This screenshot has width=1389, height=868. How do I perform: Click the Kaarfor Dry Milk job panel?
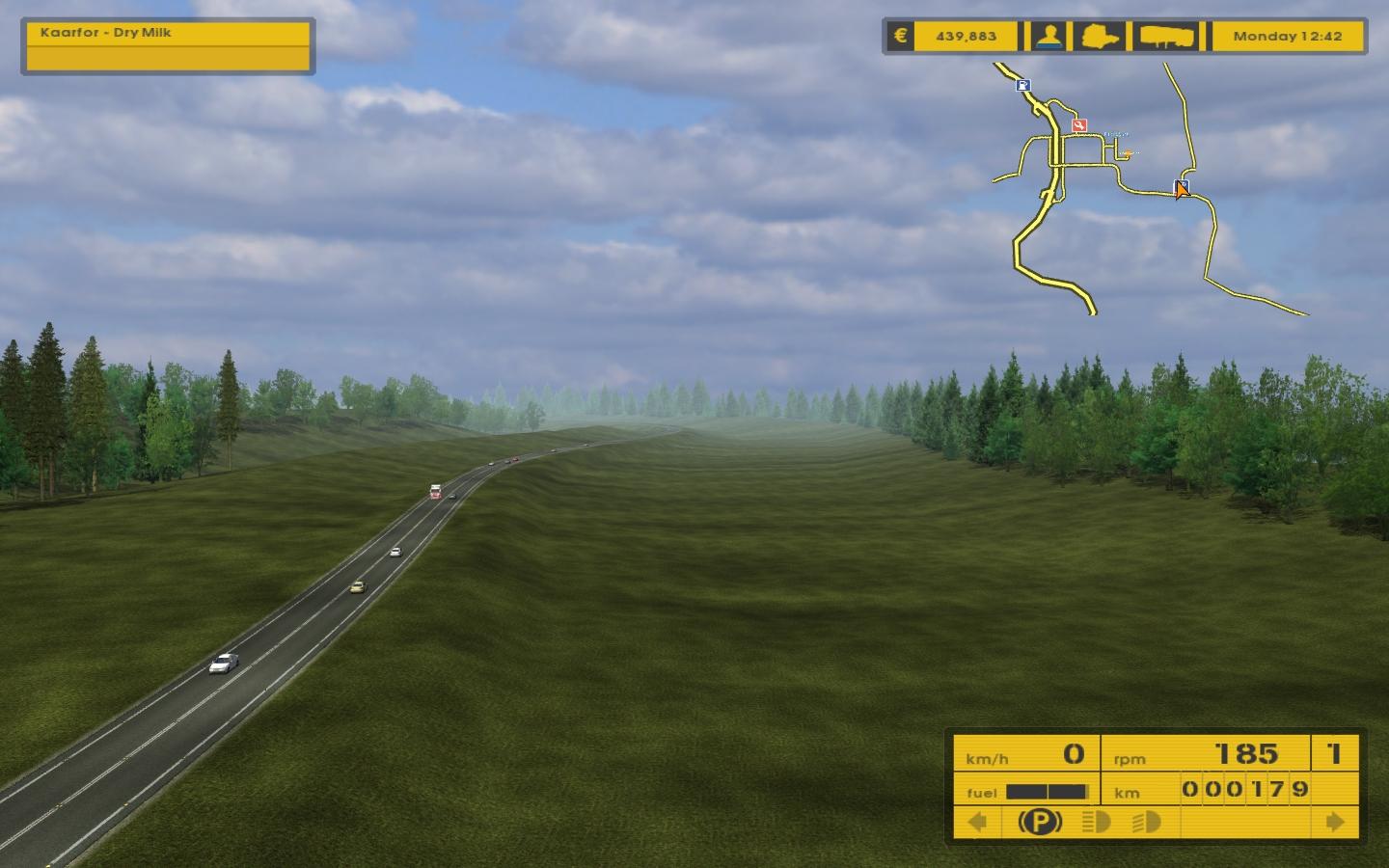(167, 46)
